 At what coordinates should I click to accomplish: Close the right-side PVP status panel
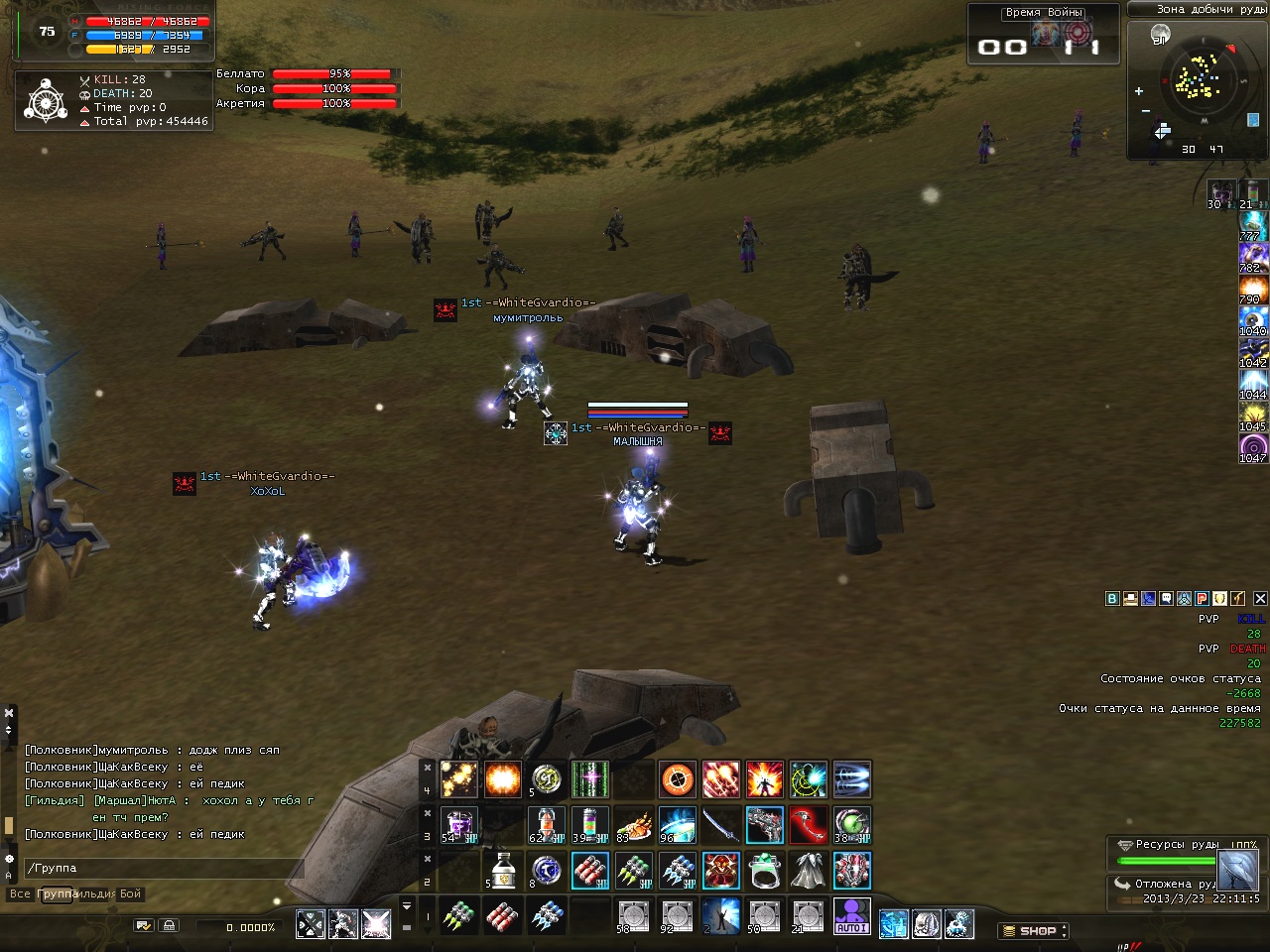pyautogui.click(x=1260, y=599)
